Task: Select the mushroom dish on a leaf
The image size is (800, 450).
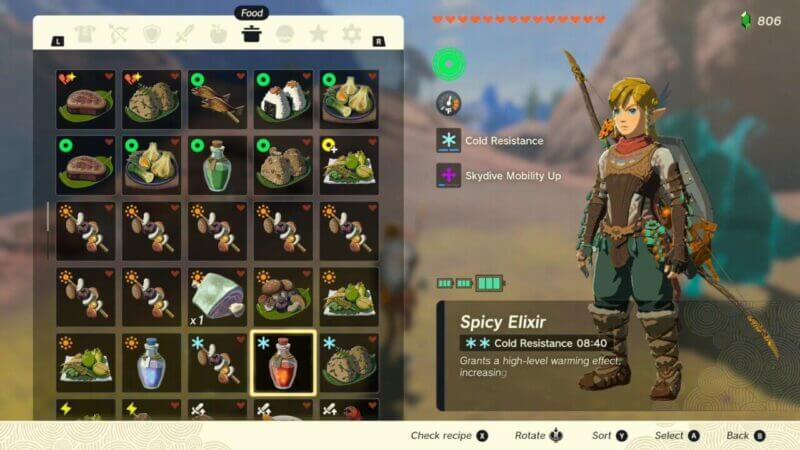Action: pos(283,296)
